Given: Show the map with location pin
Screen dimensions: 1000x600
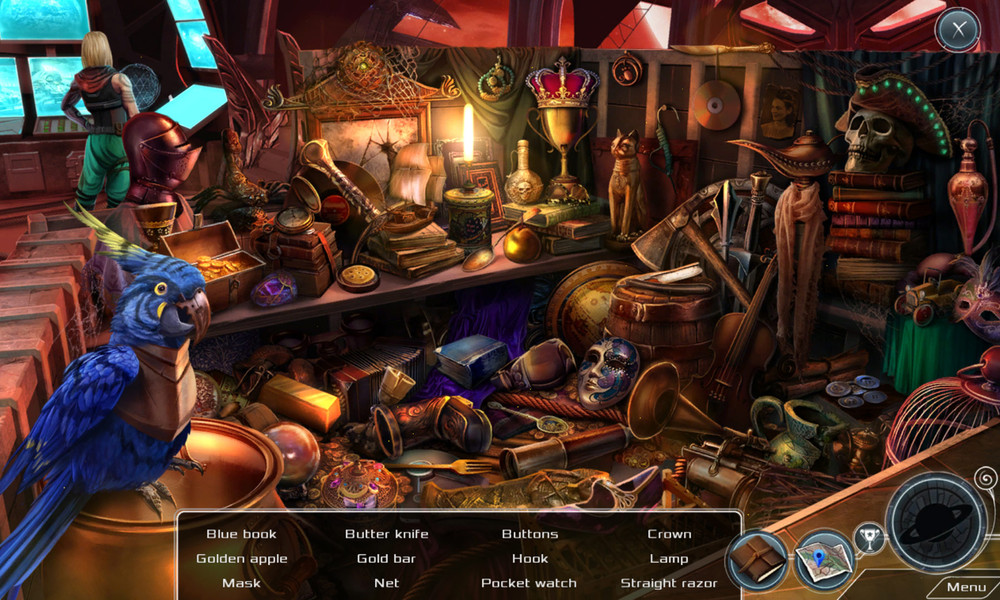Looking at the screenshot, I should point(823,560).
